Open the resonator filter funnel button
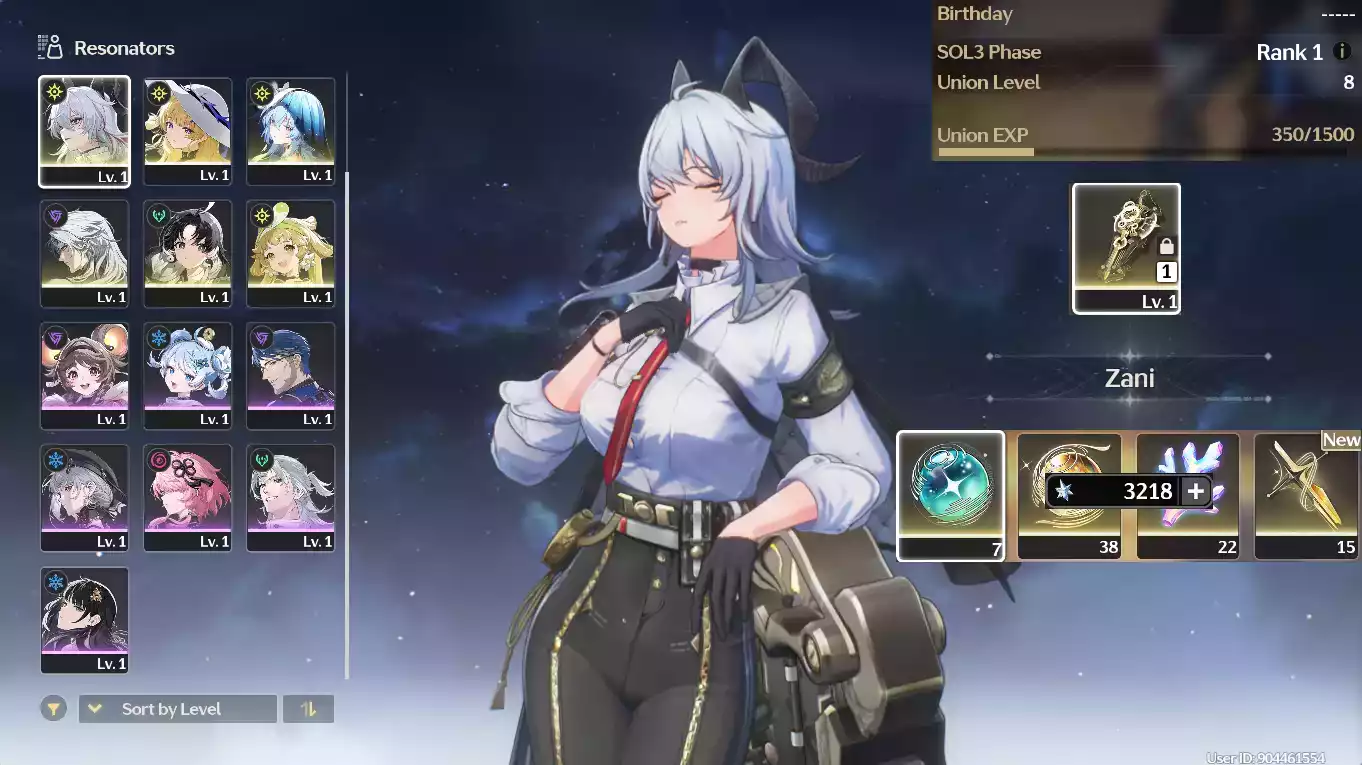Screen dimensions: 1362x765 click(x=54, y=709)
